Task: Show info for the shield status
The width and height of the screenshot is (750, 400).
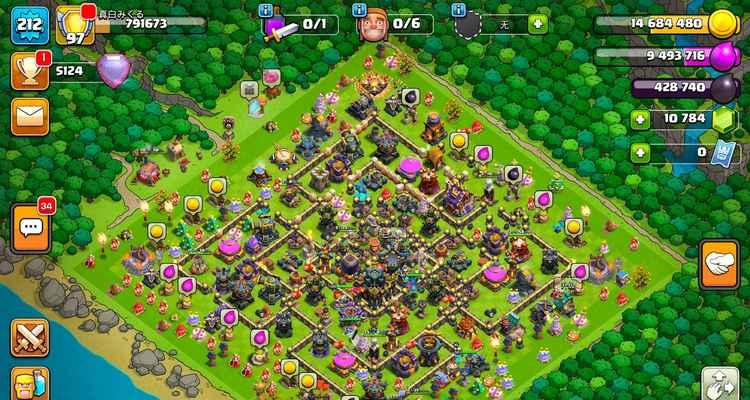Action: pyautogui.click(x=459, y=9)
